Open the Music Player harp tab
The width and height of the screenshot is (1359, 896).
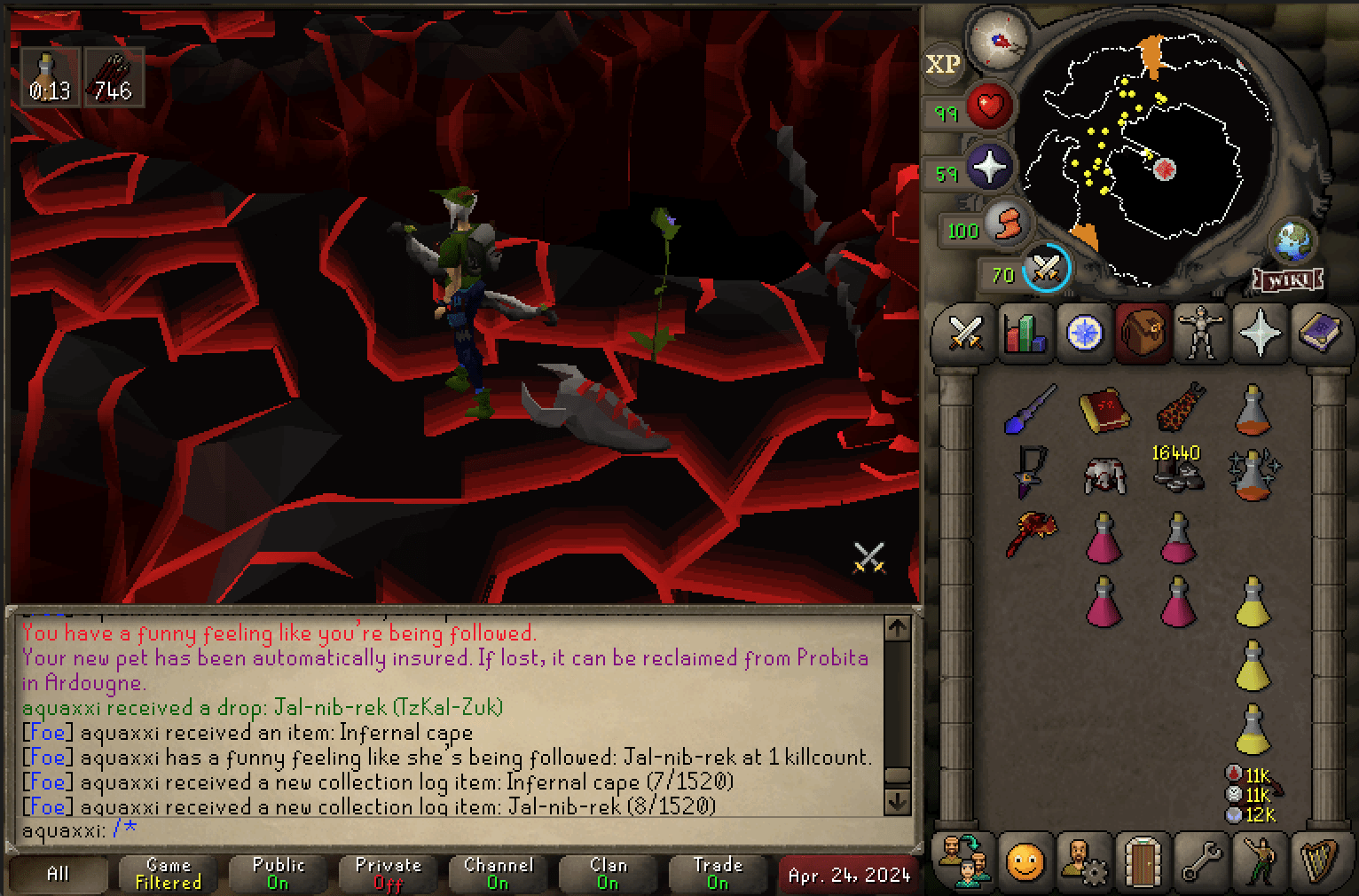click(x=1321, y=861)
